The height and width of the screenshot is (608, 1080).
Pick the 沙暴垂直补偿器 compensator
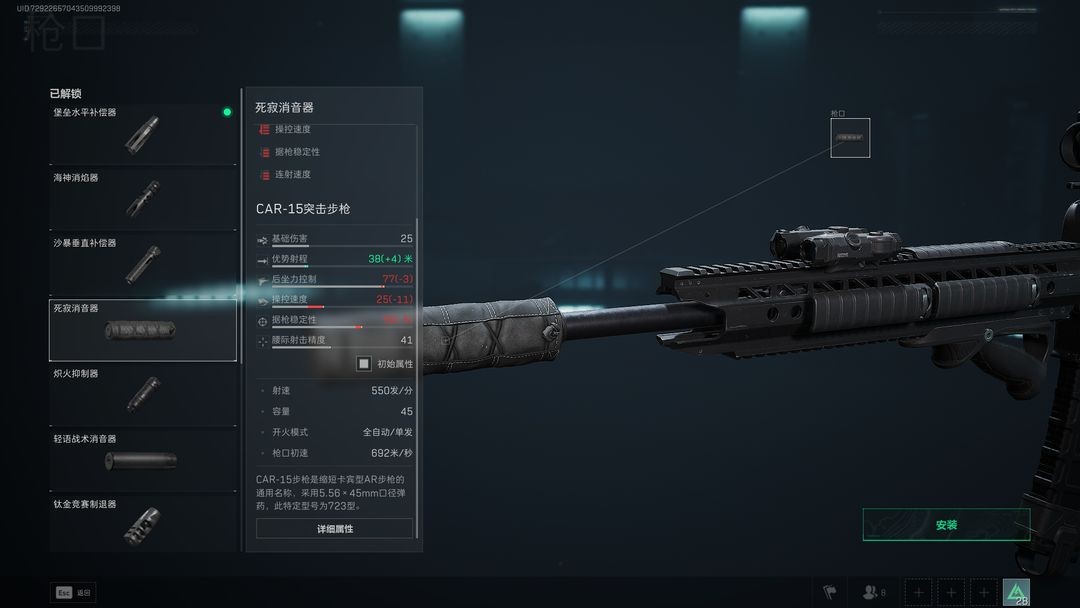pyautogui.click(x=142, y=264)
